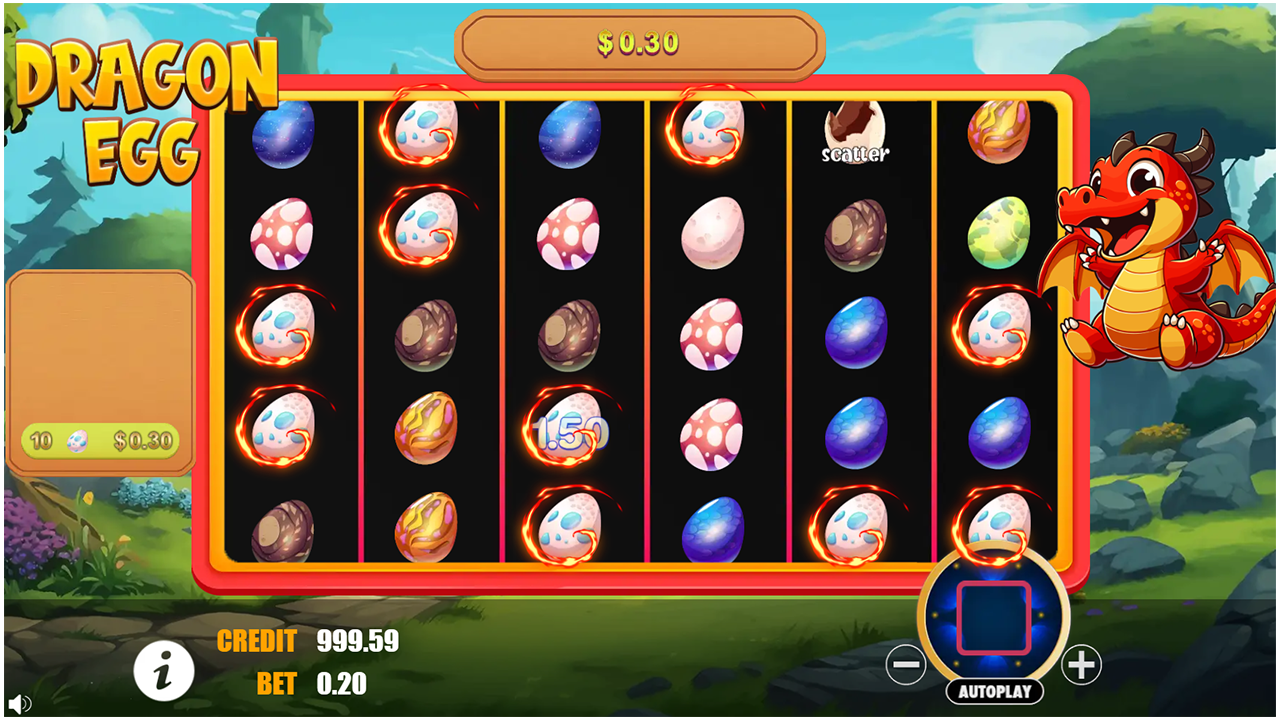Click the spin stop button
Screen dimensions: 1280x720
coord(993,618)
